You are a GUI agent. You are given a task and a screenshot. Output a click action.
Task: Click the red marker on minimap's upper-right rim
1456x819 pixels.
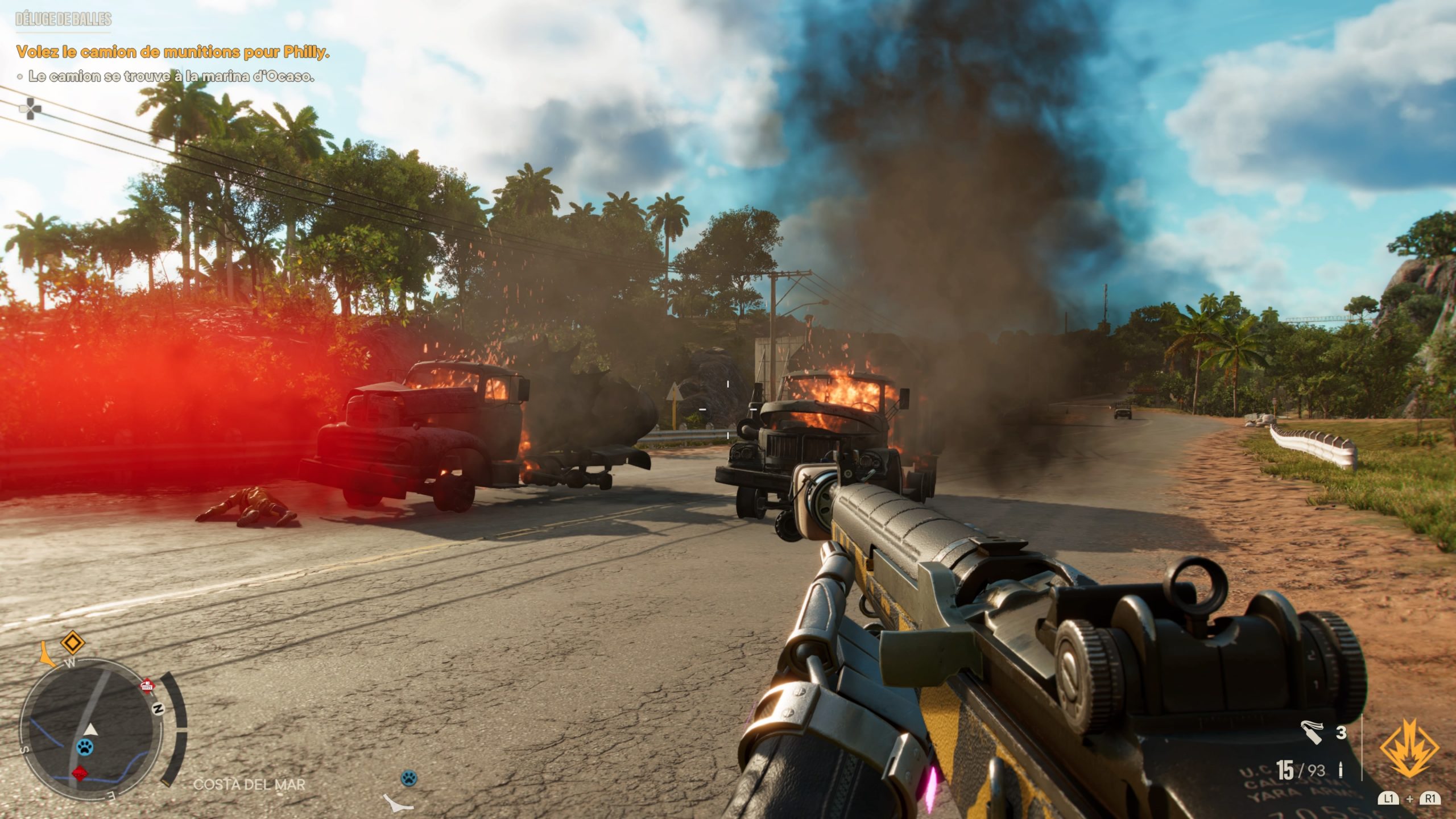point(148,685)
